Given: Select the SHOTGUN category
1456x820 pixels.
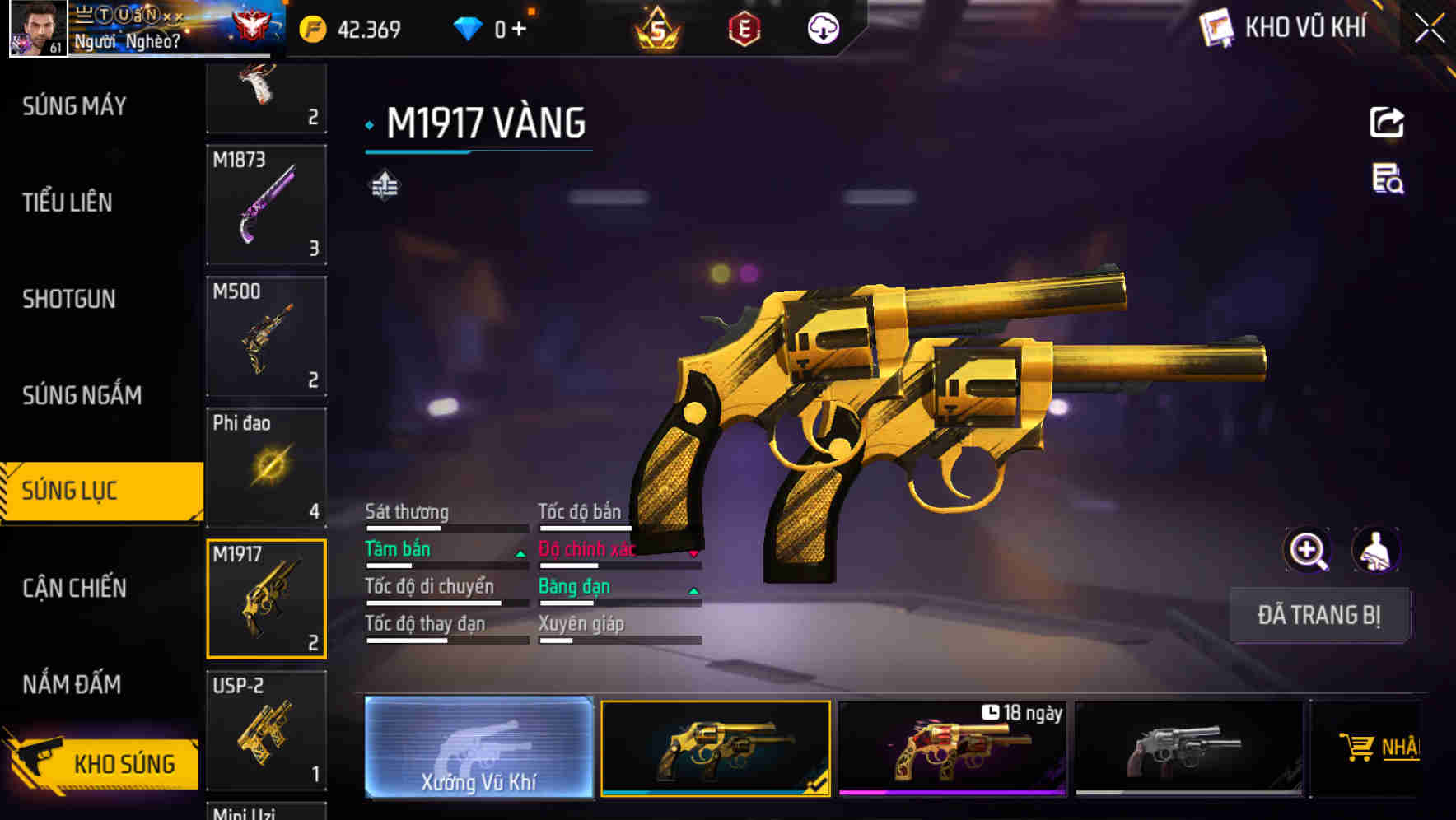Looking at the screenshot, I should [x=69, y=299].
